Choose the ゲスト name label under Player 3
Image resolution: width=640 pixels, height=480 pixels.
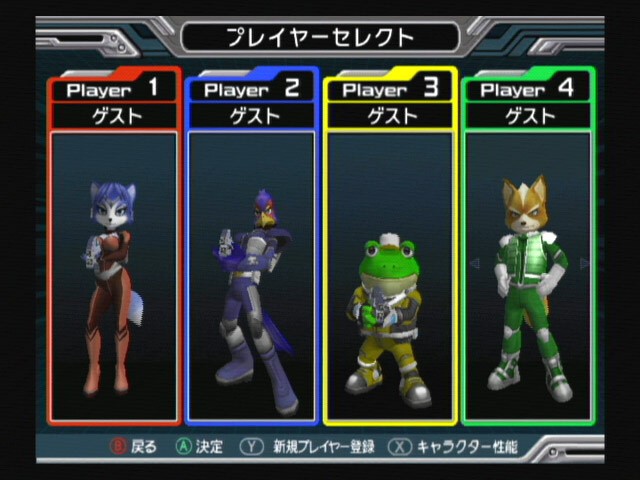[x=389, y=115]
